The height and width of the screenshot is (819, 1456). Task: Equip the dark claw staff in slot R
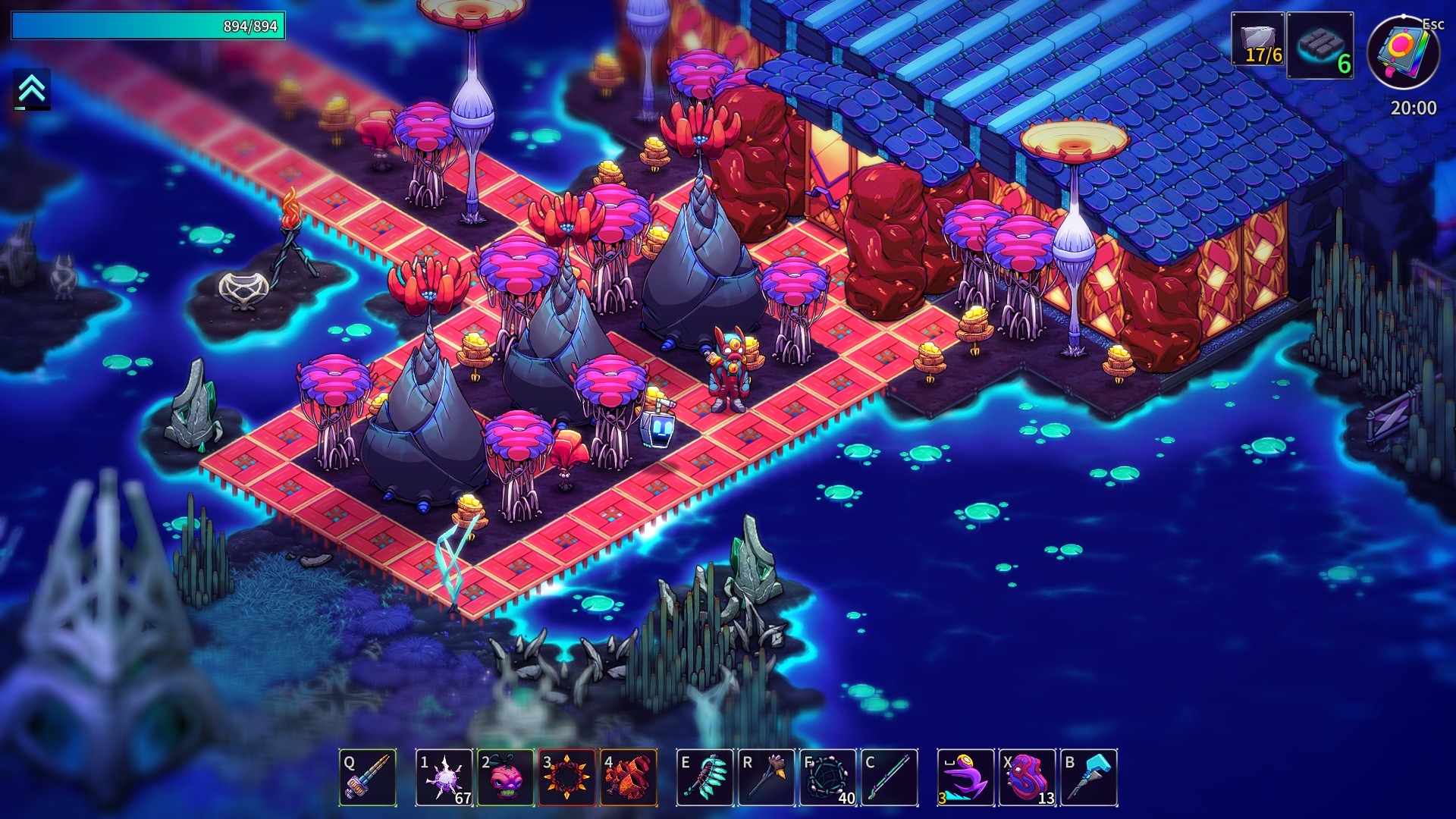point(767,777)
